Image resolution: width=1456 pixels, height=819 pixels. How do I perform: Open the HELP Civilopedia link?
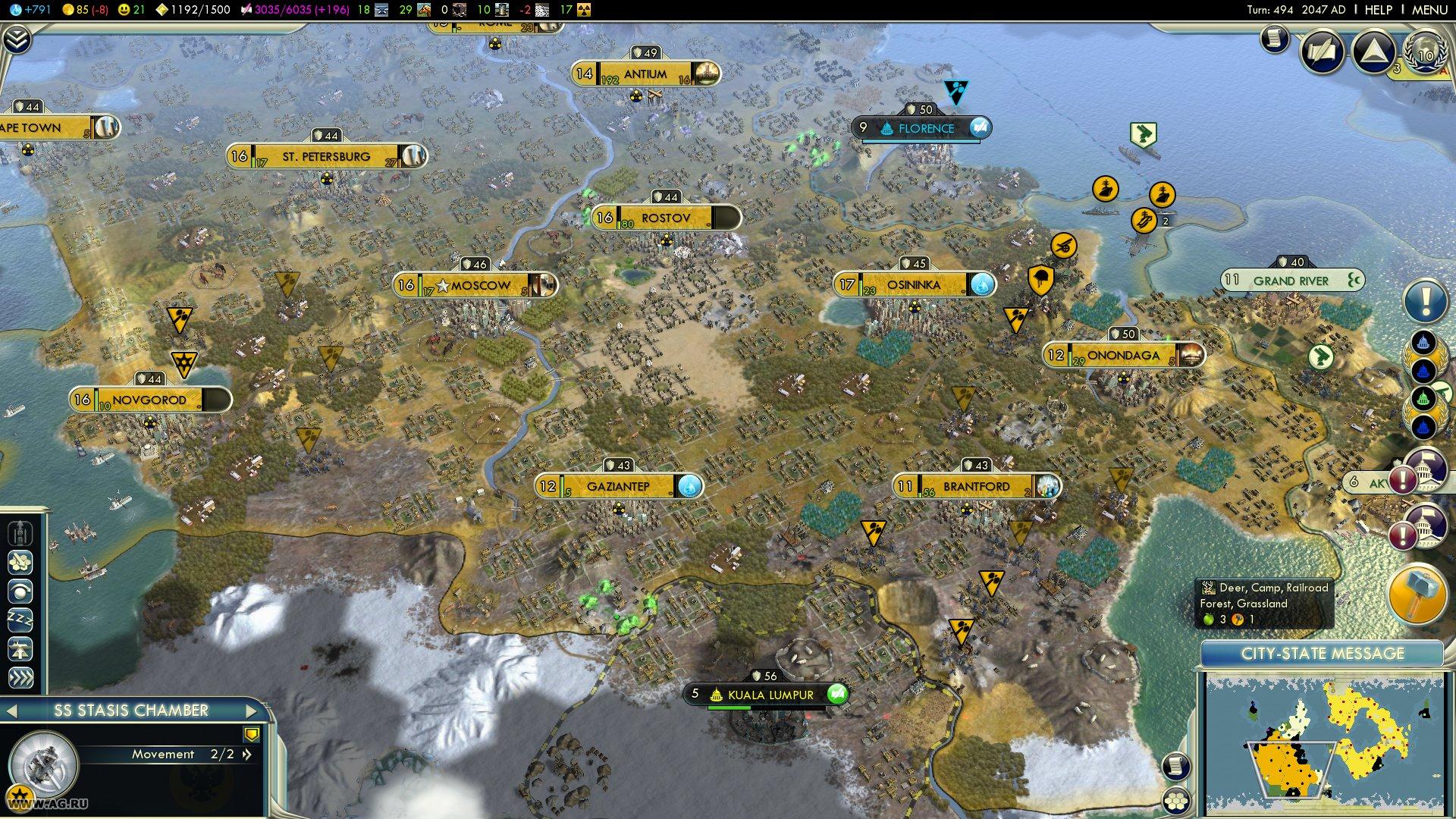1378,10
